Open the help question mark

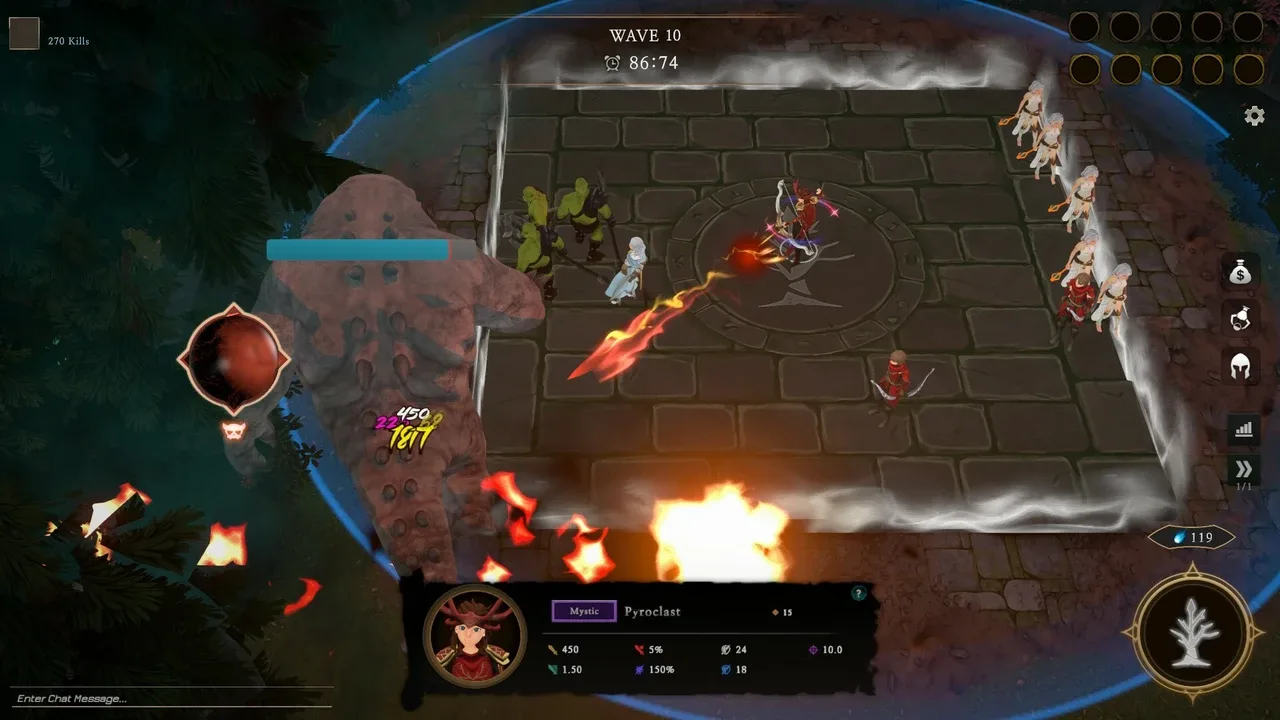pos(857,594)
